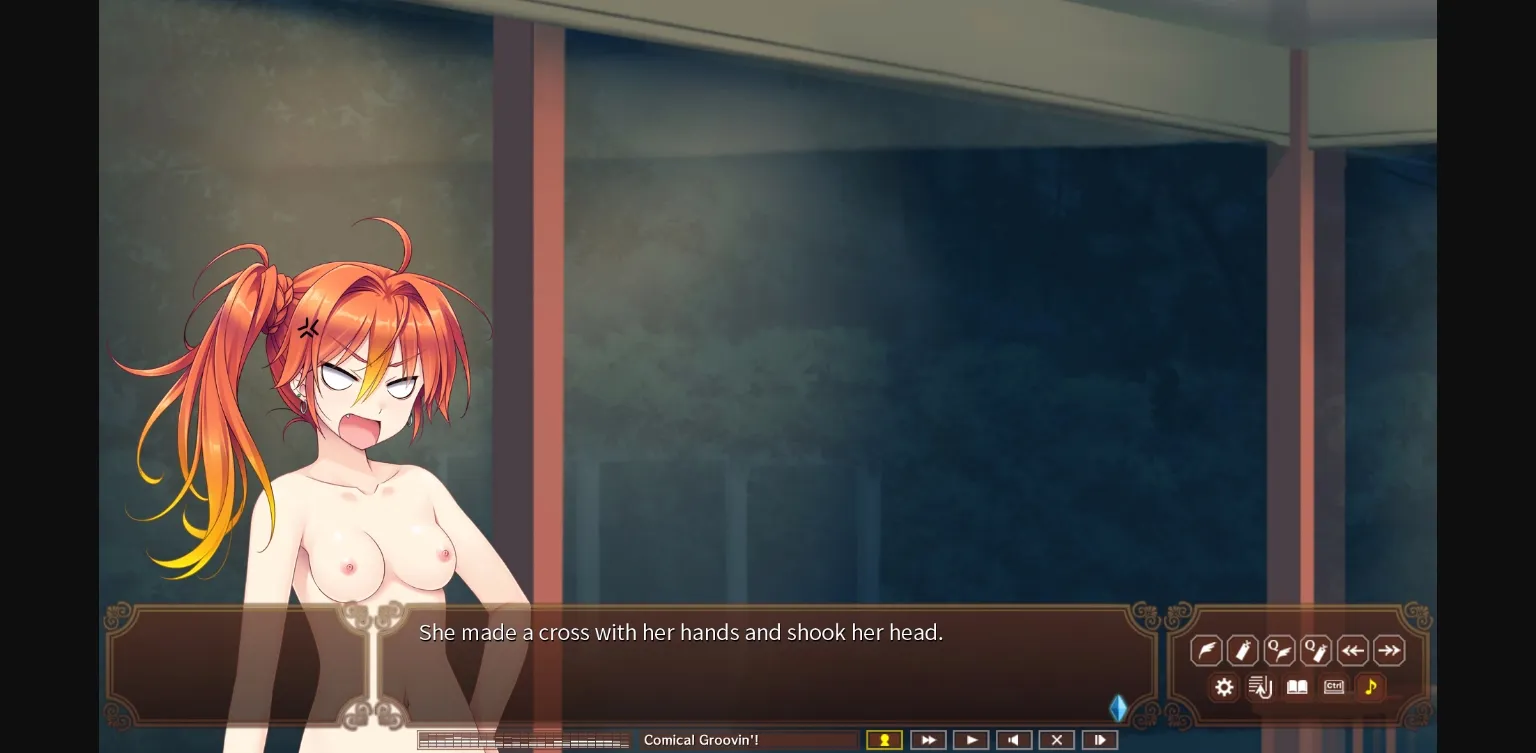Open the book glossary icon
This screenshot has height=753, width=1536.
tap(1297, 687)
